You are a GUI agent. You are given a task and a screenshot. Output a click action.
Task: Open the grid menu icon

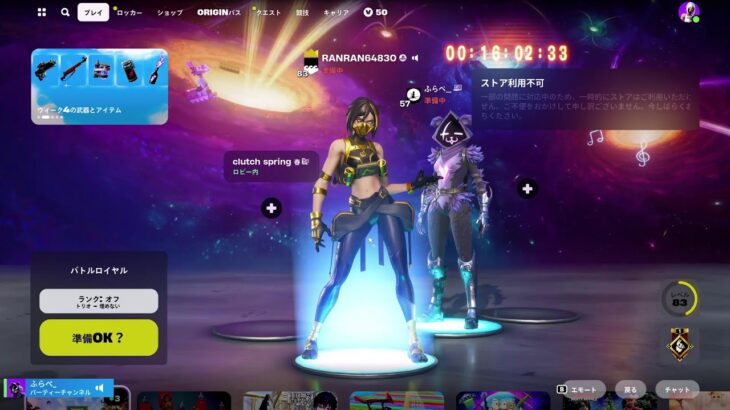point(41,13)
